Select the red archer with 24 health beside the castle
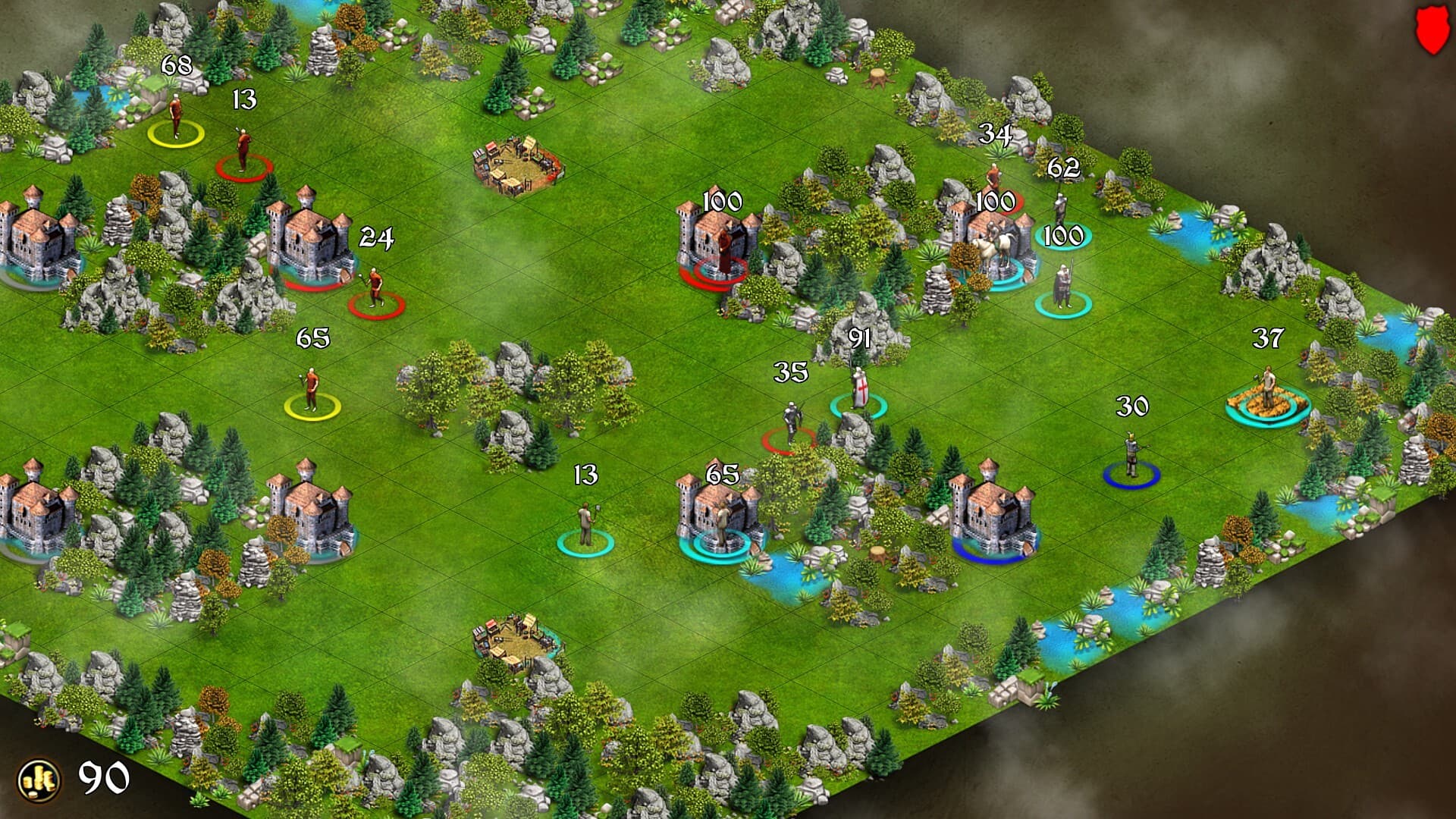The image size is (1456, 819). tap(373, 284)
